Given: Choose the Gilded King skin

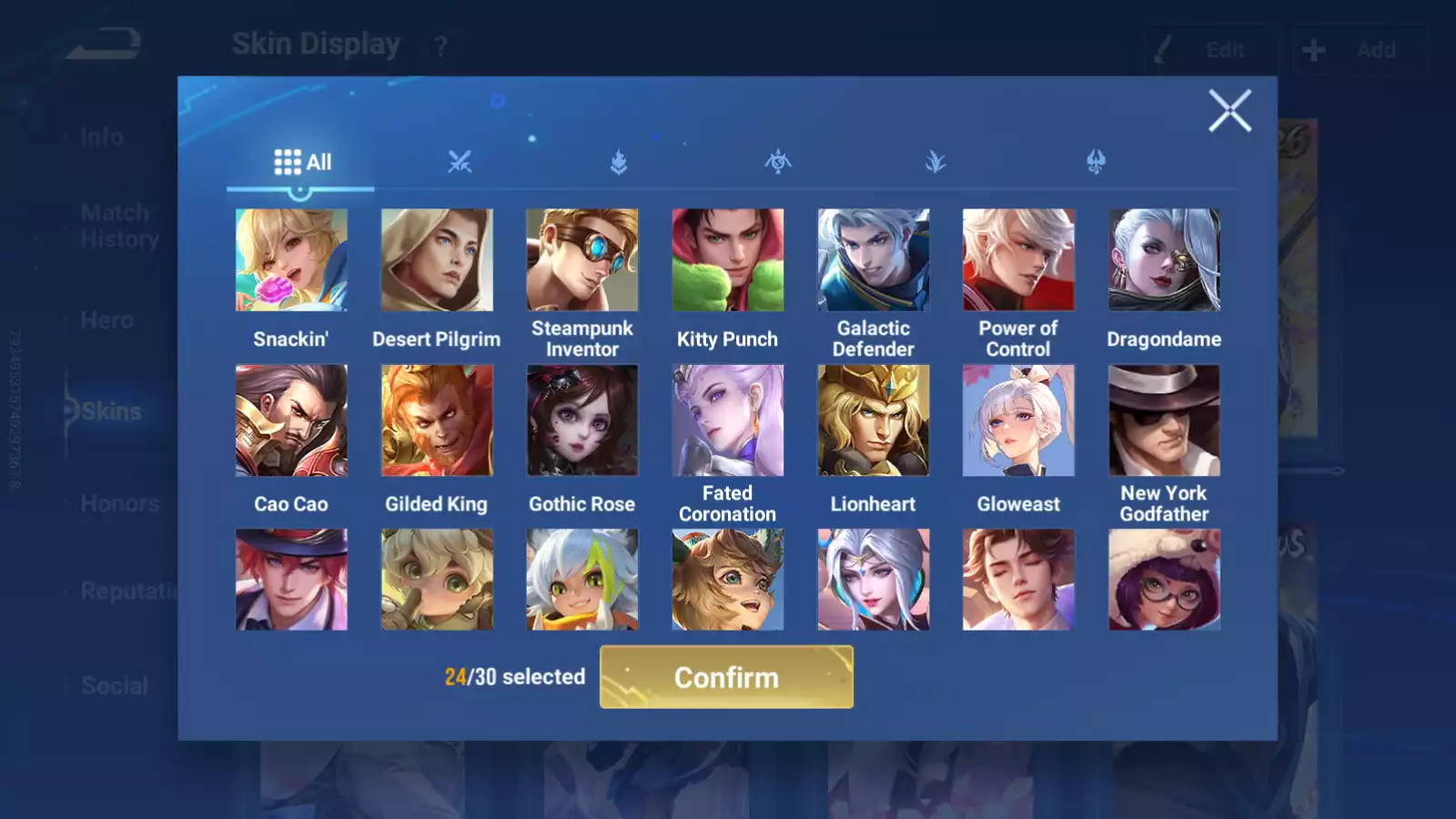Looking at the screenshot, I should click(x=437, y=420).
